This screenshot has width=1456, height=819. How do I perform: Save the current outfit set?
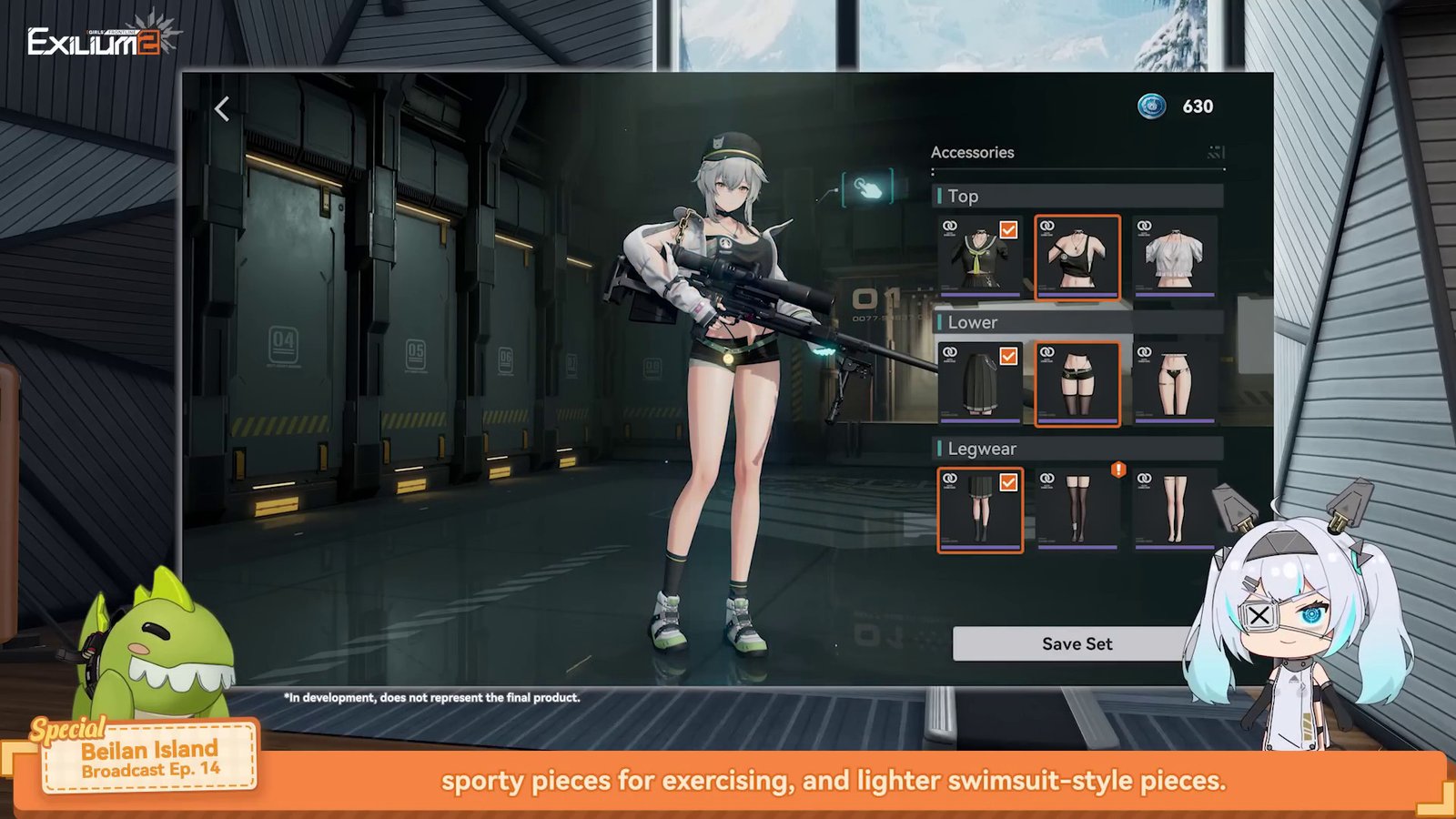click(1077, 643)
